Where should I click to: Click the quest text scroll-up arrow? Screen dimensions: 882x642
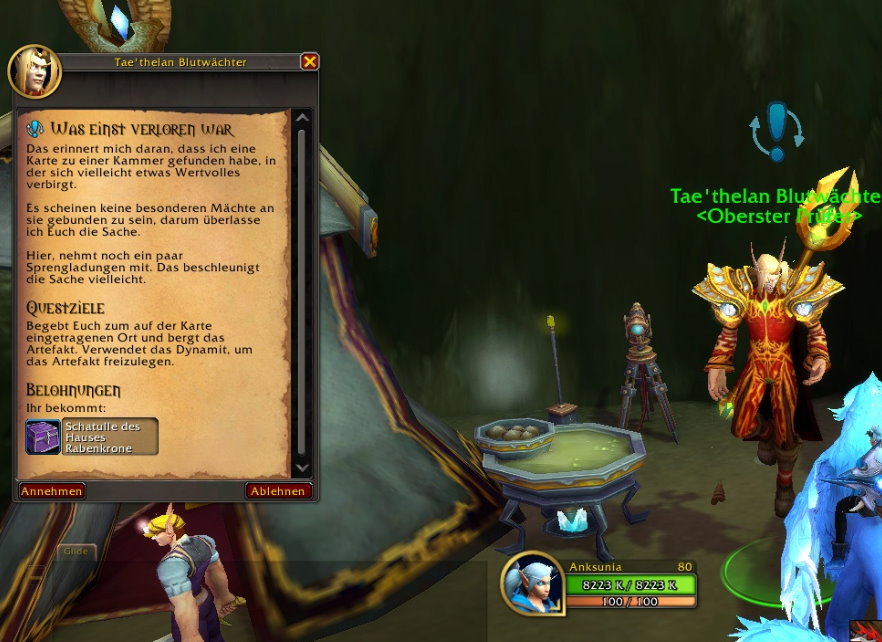pyautogui.click(x=302, y=118)
